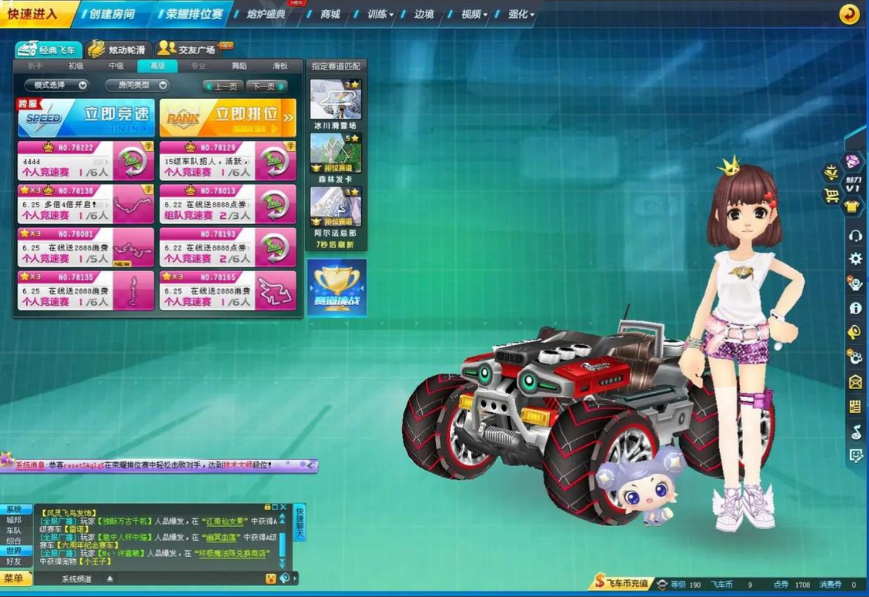Screen dimensions: 869x597
Task: Switch to the 交友广场 social plaza tab
Action: point(194,49)
